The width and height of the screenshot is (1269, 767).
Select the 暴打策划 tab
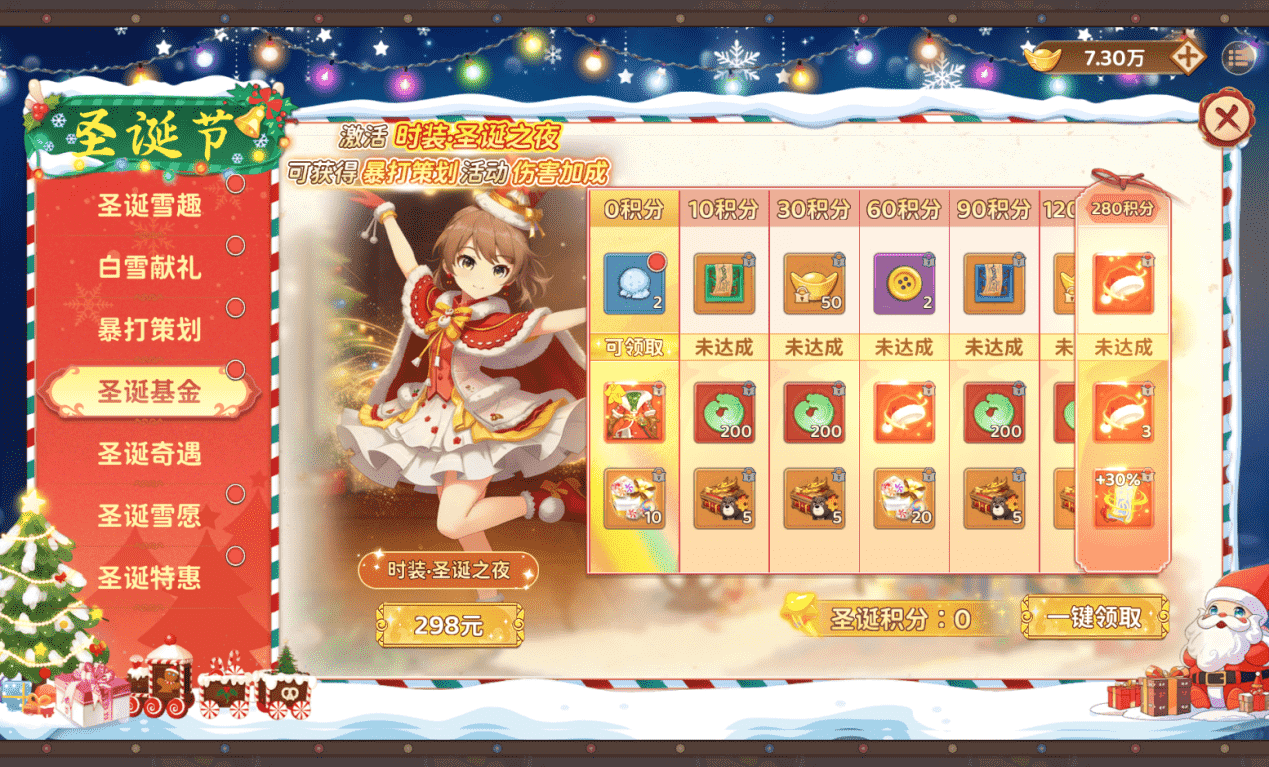point(149,329)
